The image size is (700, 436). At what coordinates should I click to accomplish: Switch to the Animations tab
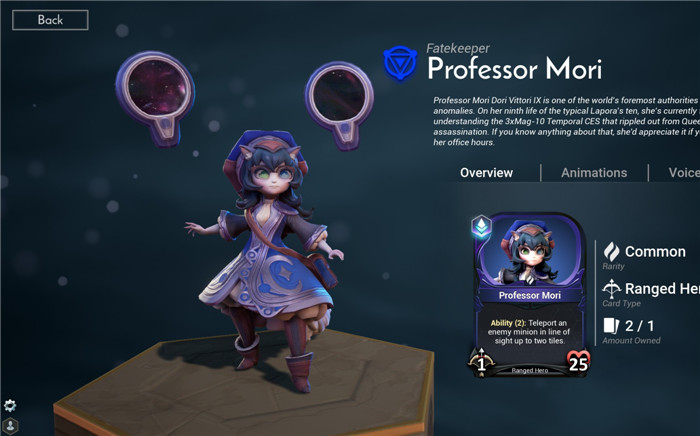[x=594, y=173]
